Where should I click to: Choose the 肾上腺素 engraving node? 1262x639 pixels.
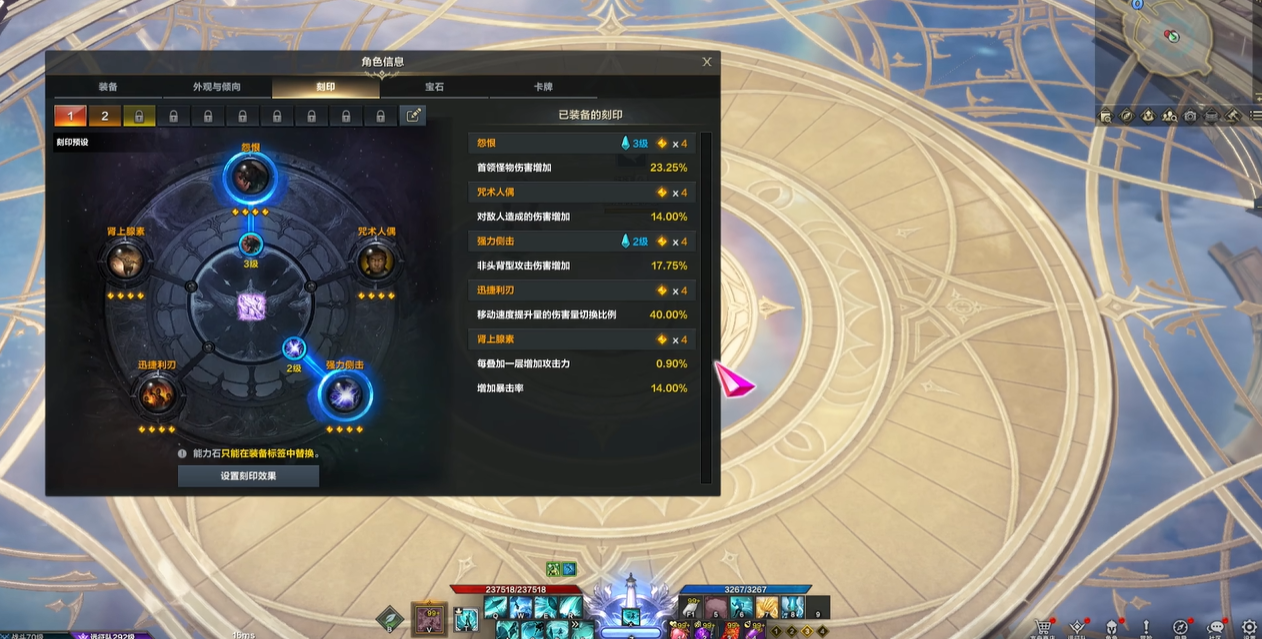click(126, 261)
